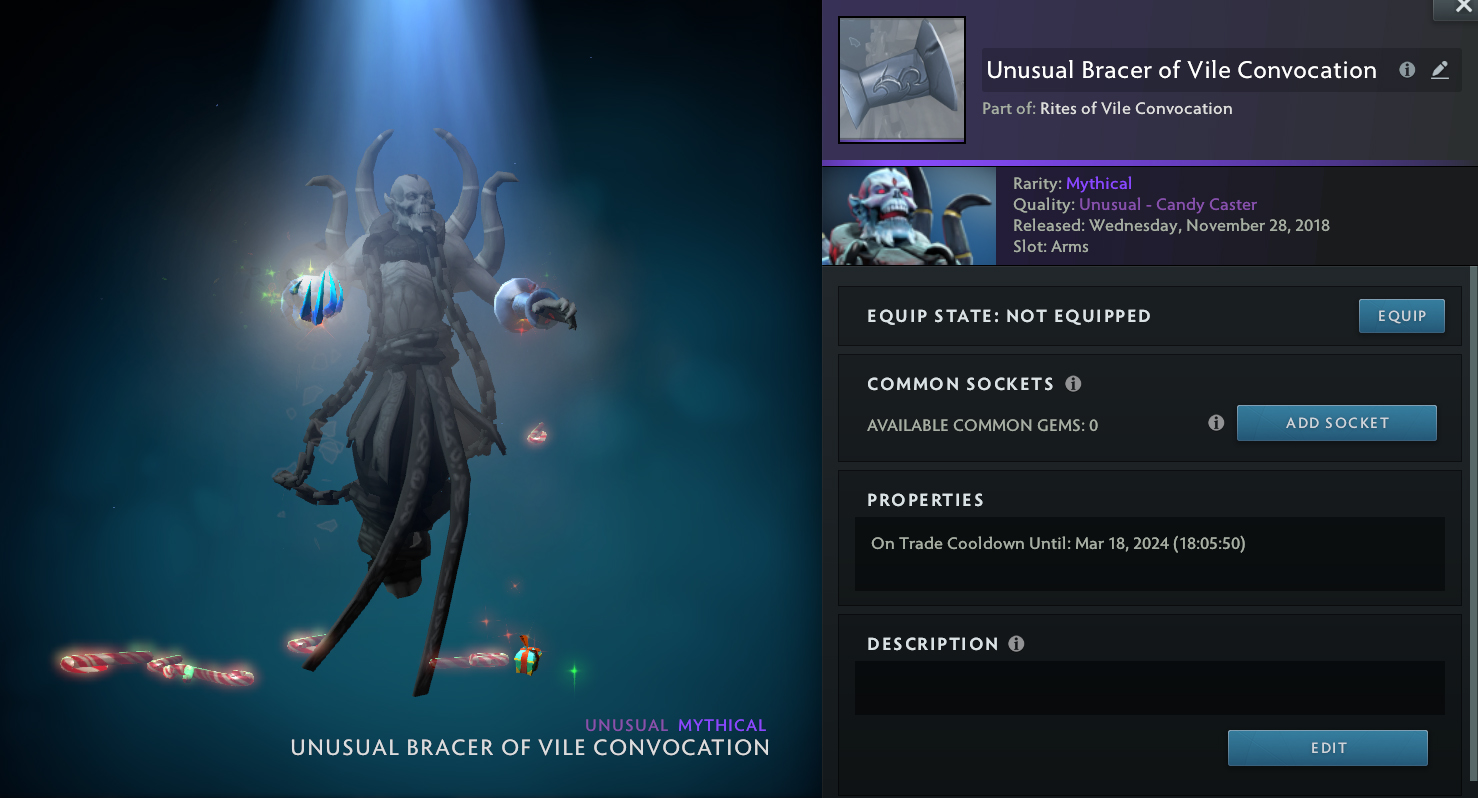Click the Lich hero portrait

[x=908, y=216]
